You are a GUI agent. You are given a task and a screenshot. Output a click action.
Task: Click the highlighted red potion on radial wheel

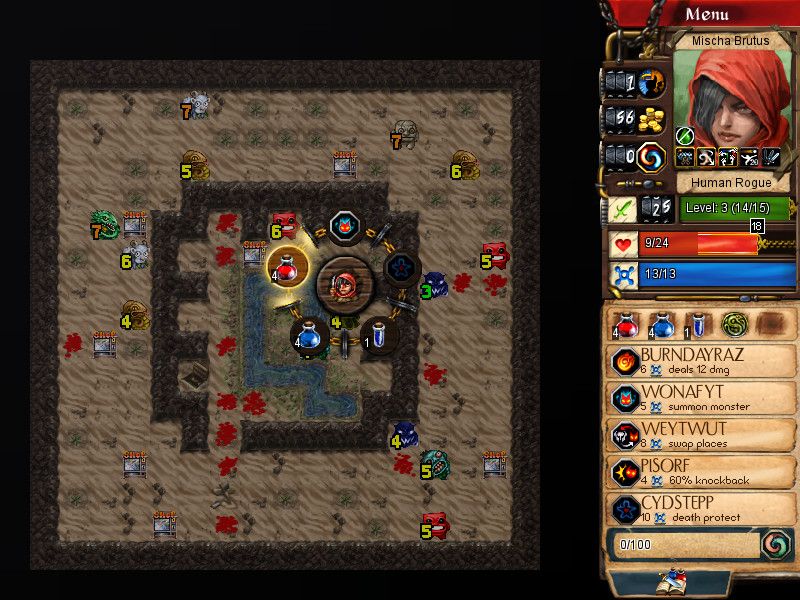(x=288, y=267)
